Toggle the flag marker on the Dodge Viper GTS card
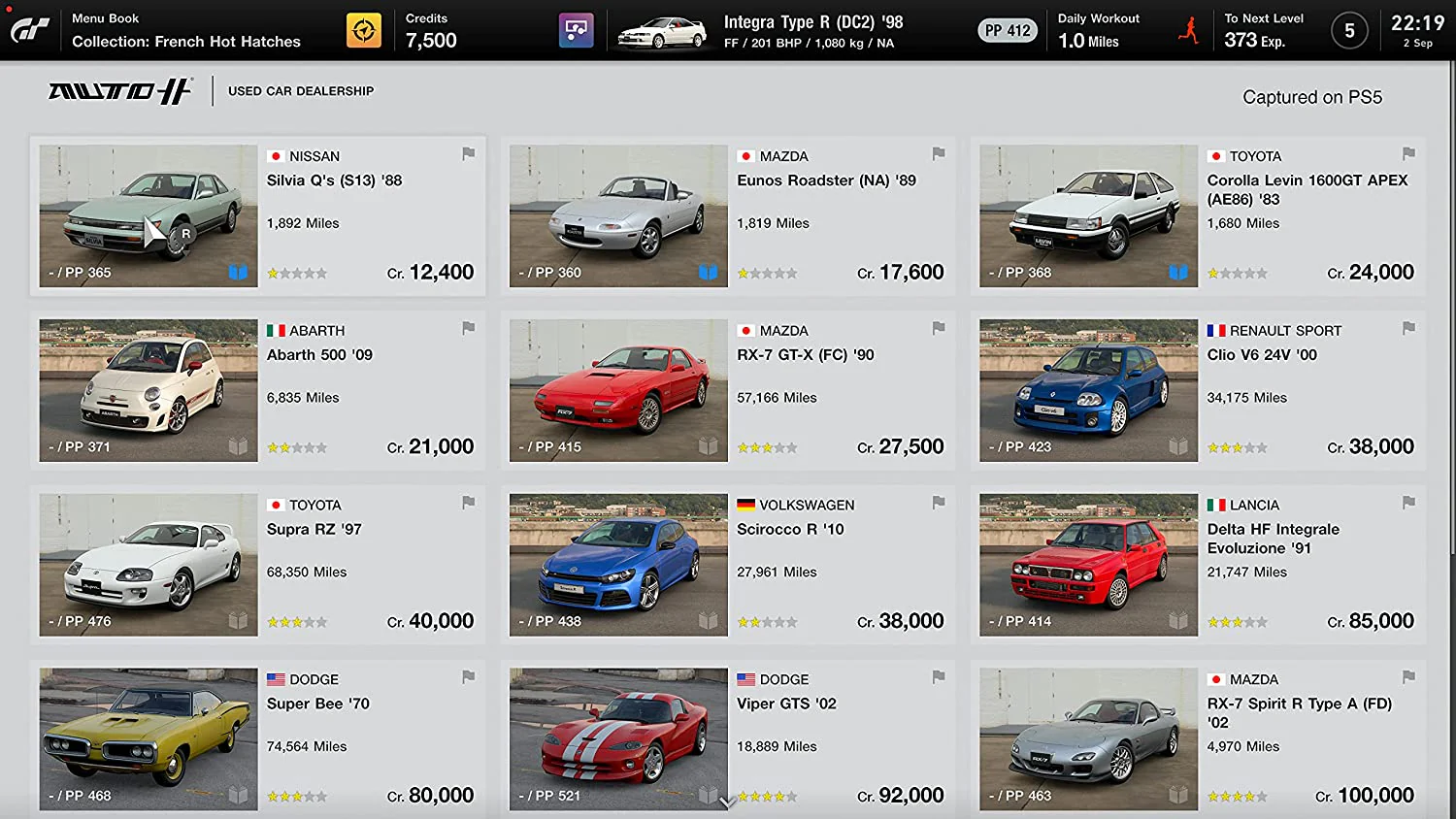 938,677
